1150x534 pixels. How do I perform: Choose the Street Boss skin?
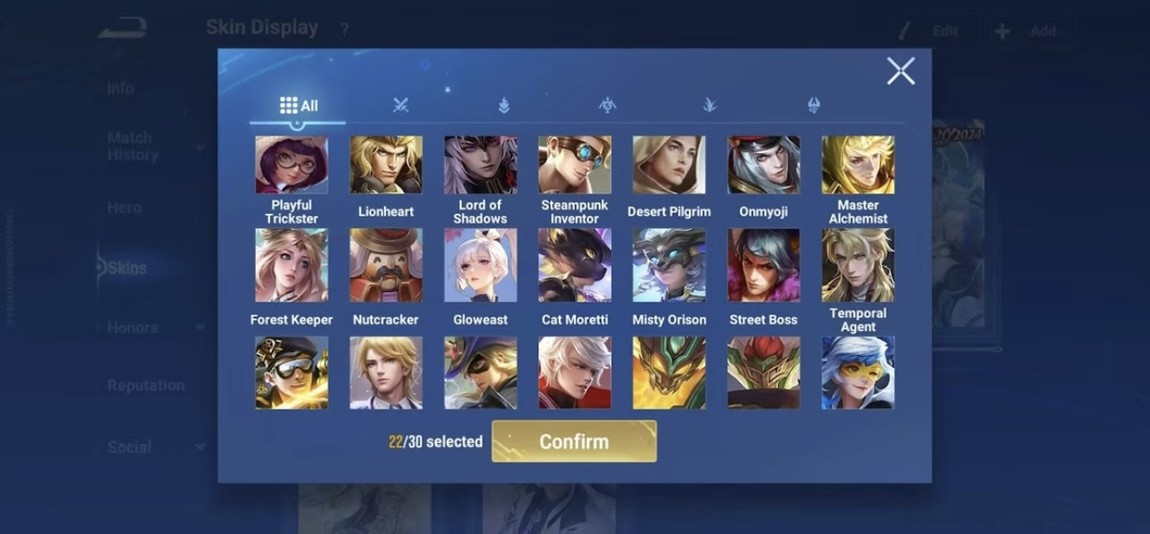(x=763, y=265)
